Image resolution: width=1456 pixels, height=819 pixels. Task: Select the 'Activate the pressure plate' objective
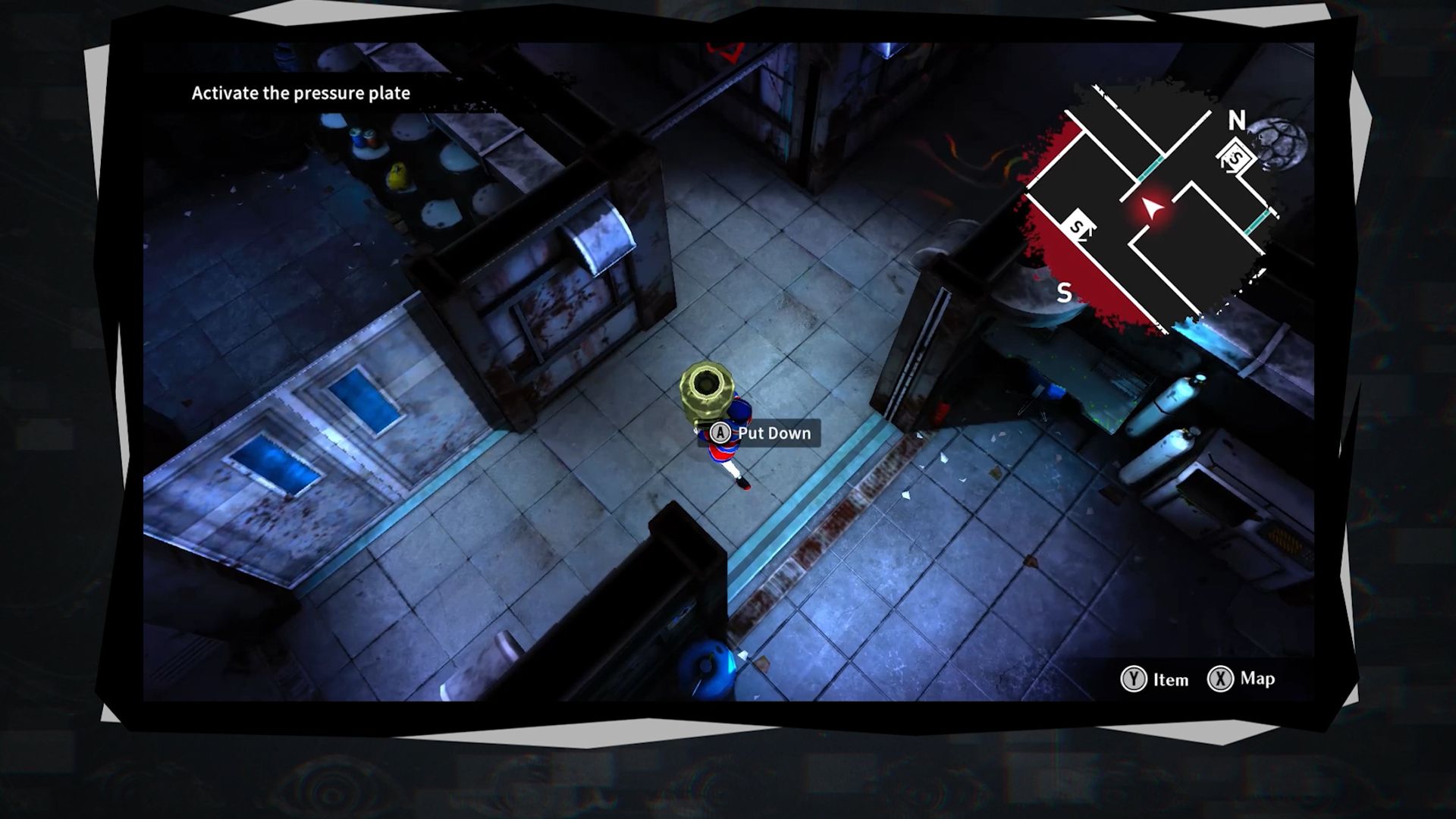point(300,93)
